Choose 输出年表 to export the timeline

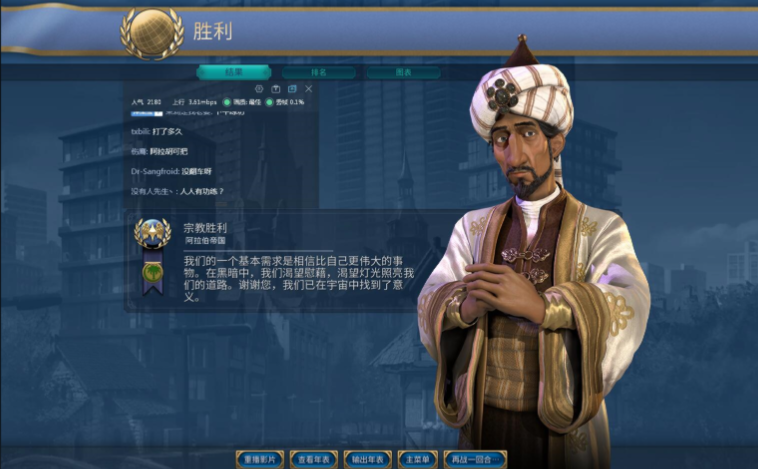point(368,459)
